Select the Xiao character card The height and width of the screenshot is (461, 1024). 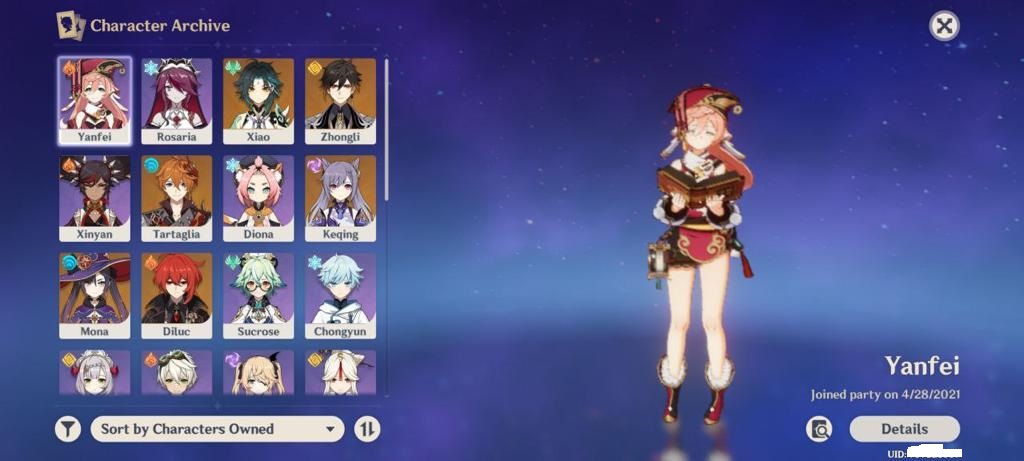258,100
